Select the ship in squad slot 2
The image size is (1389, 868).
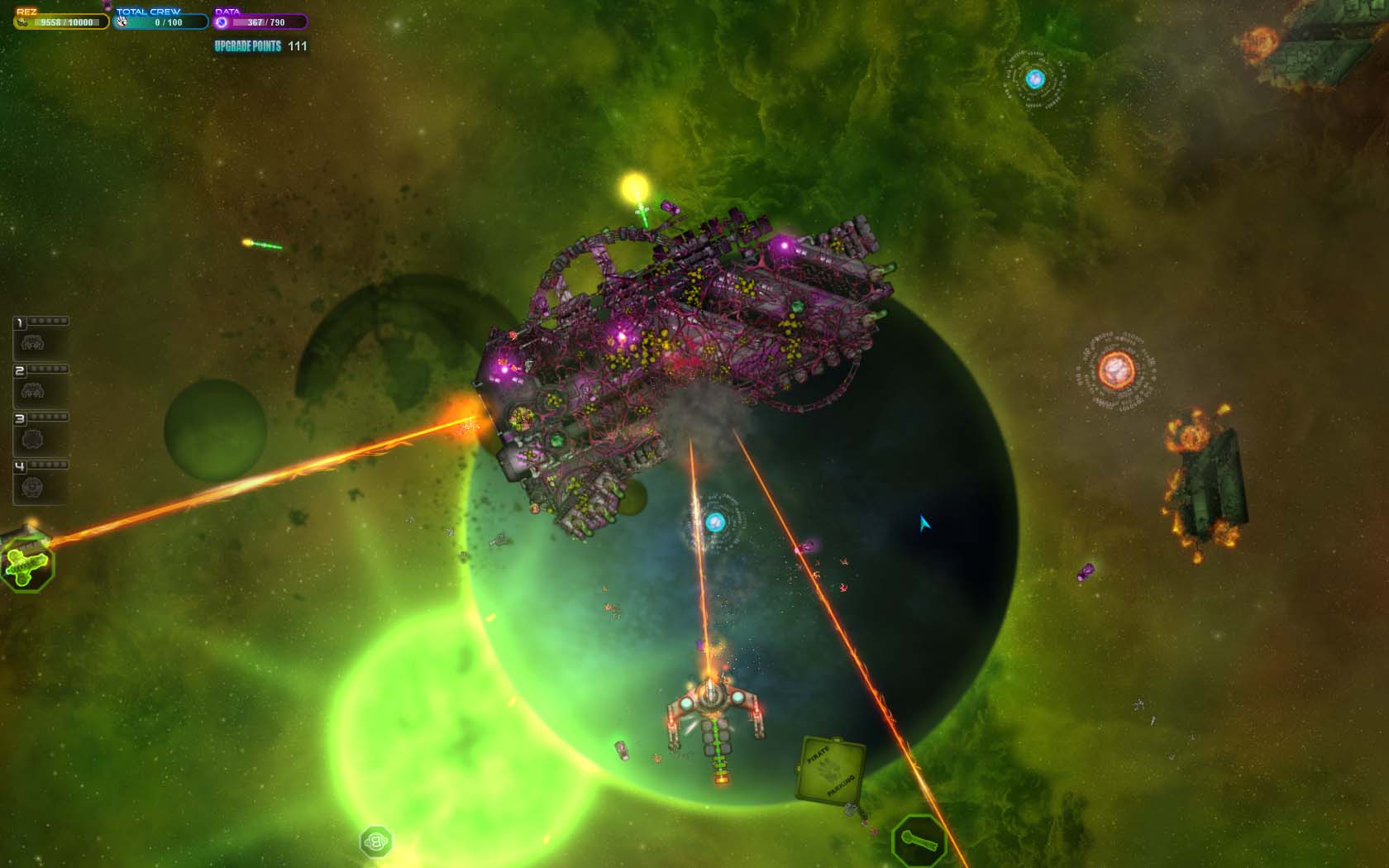31,392
